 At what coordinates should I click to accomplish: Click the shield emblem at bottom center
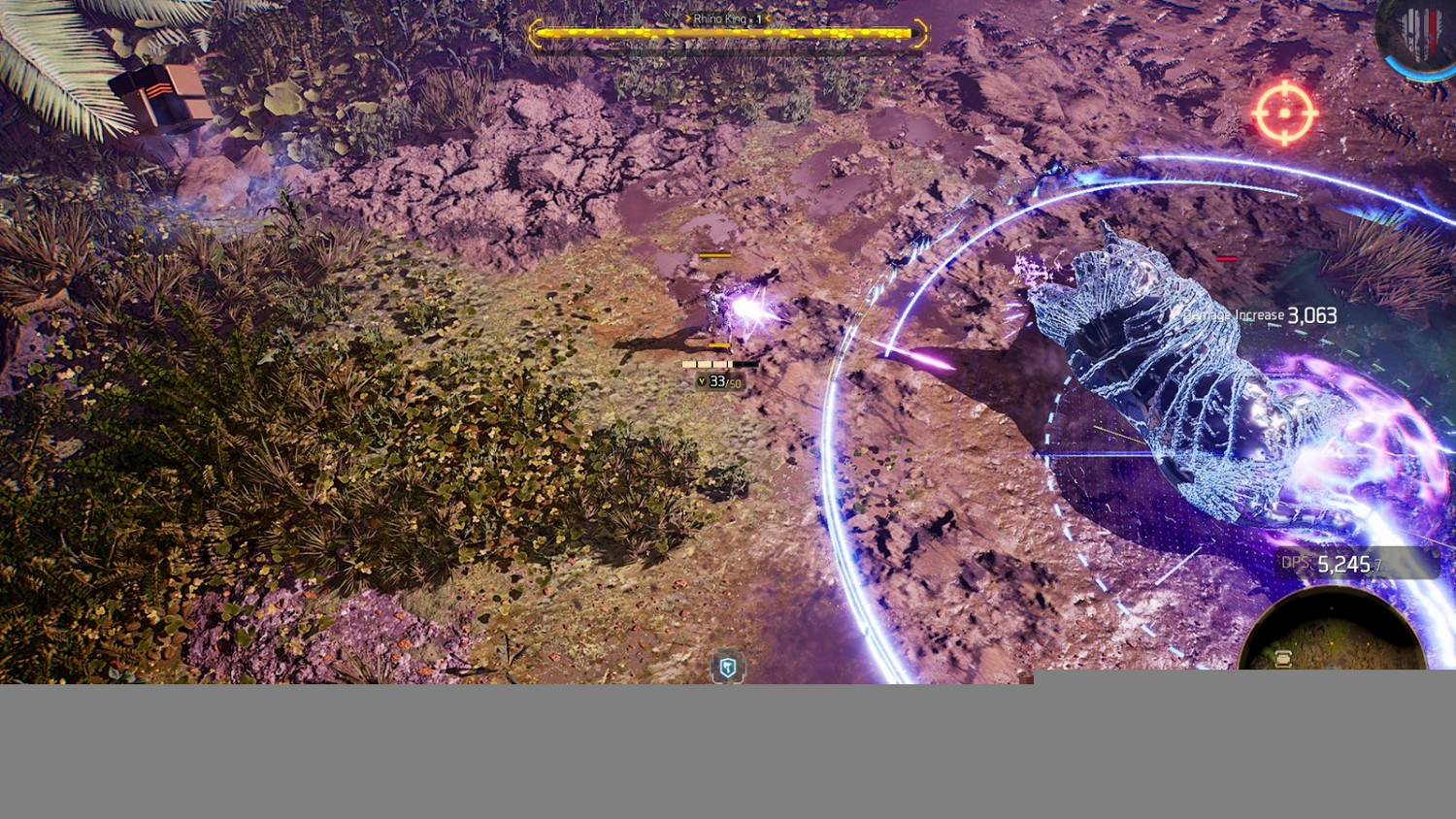tap(726, 668)
